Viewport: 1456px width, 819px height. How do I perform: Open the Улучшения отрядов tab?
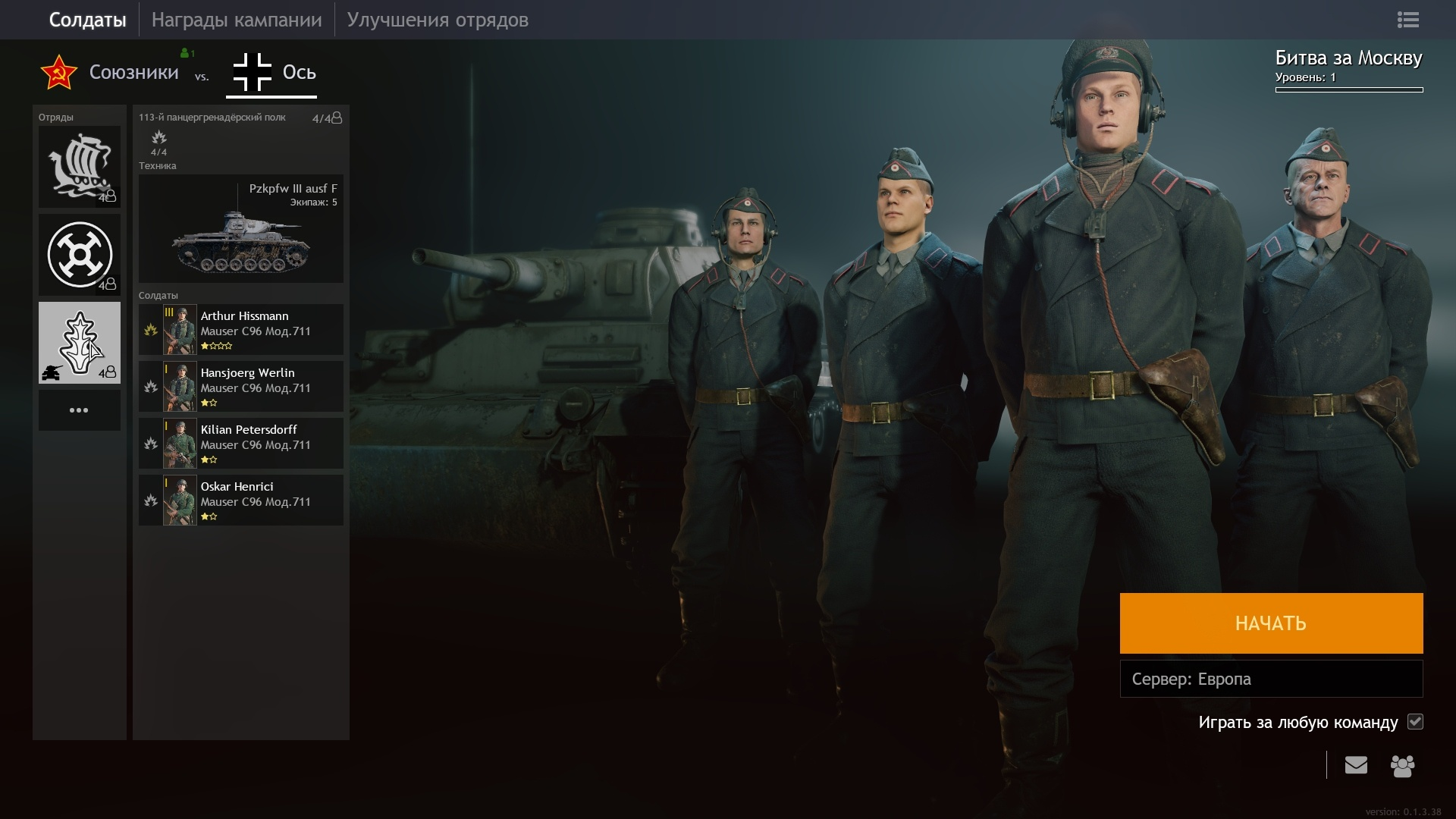point(438,20)
